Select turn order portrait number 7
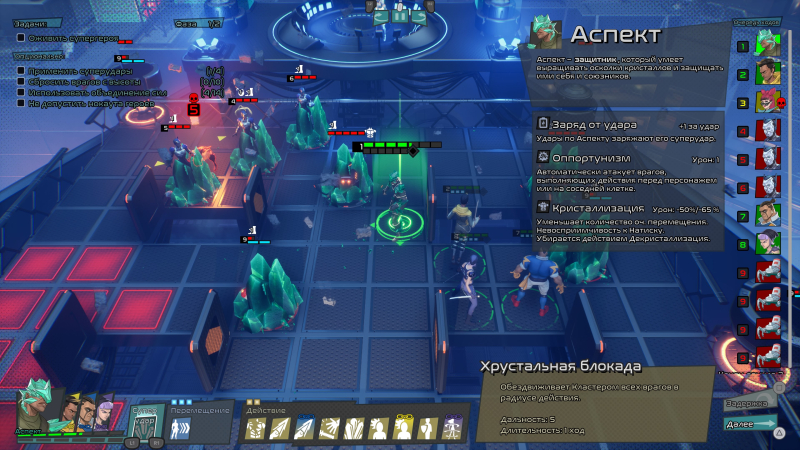 [766, 214]
